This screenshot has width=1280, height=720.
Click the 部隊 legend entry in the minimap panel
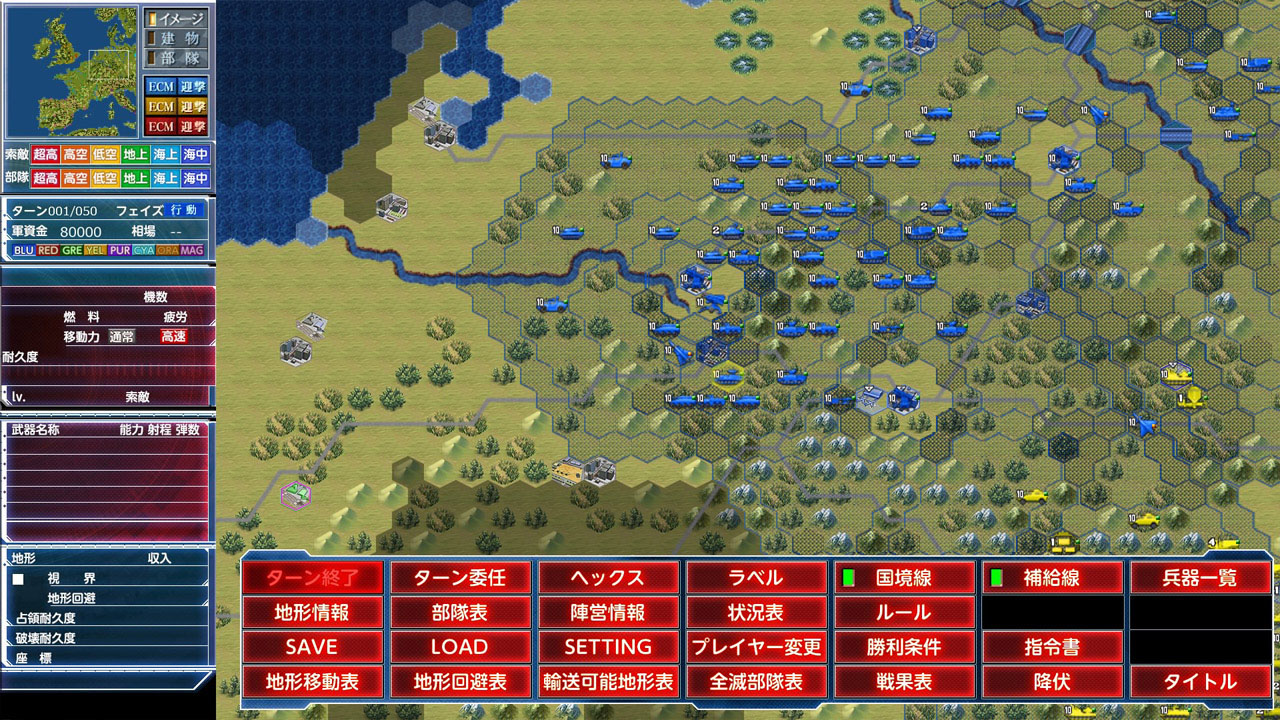pos(178,57)
